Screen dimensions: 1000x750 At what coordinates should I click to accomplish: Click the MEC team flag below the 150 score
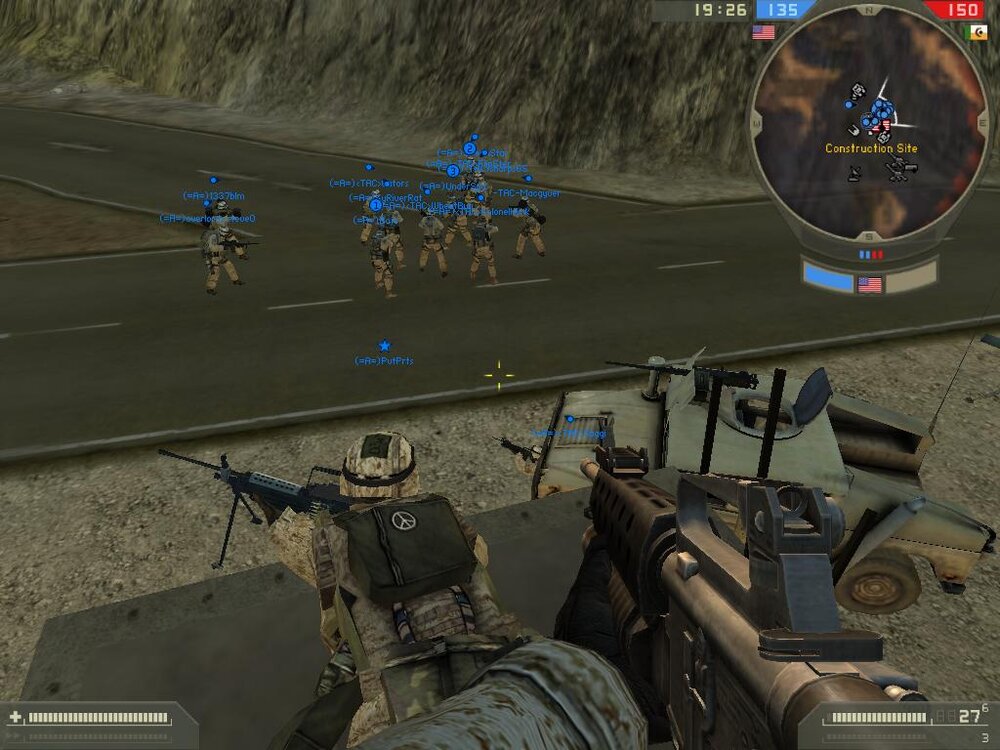(975, 32)
